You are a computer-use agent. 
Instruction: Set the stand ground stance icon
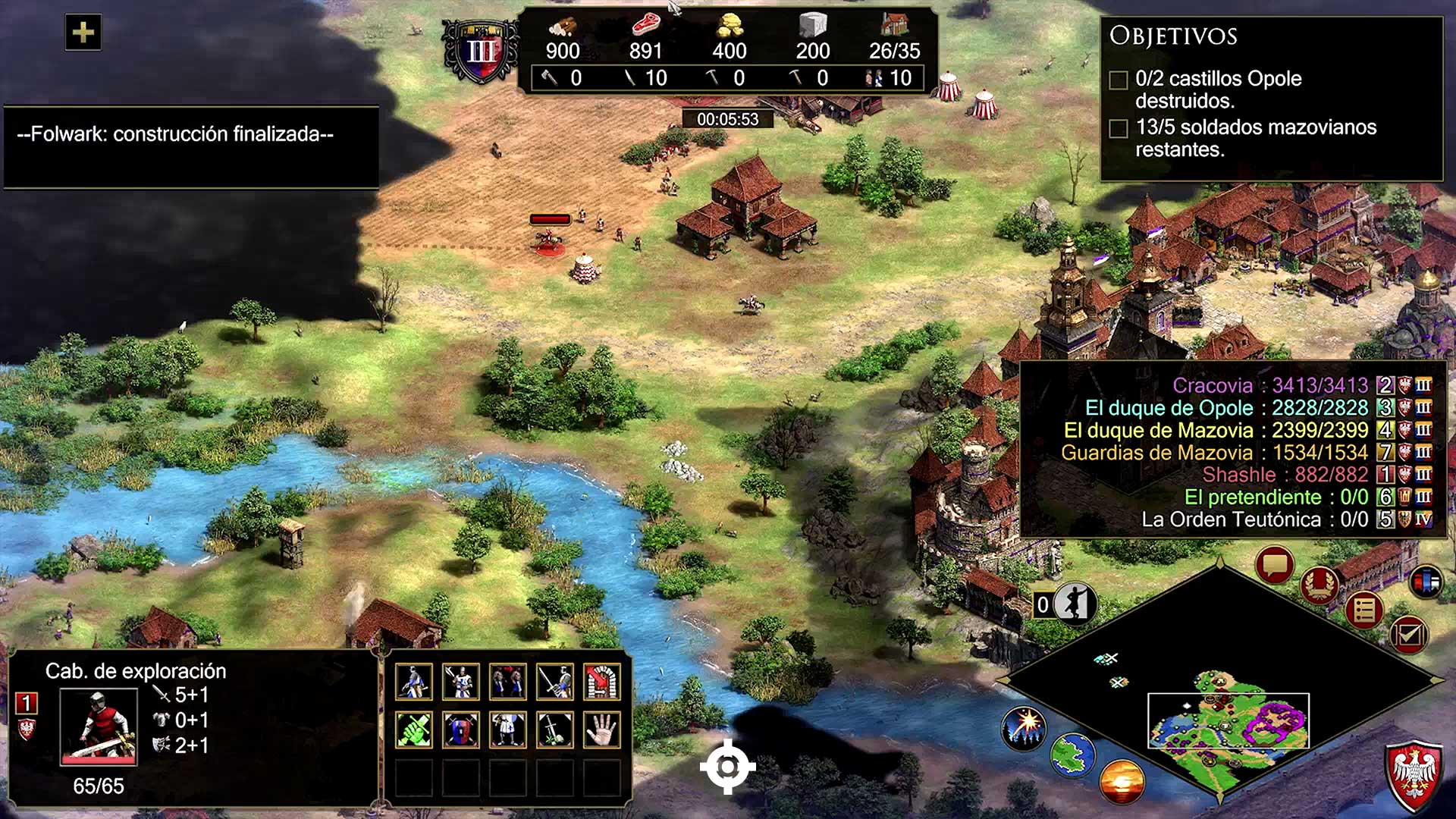point(508,730)
